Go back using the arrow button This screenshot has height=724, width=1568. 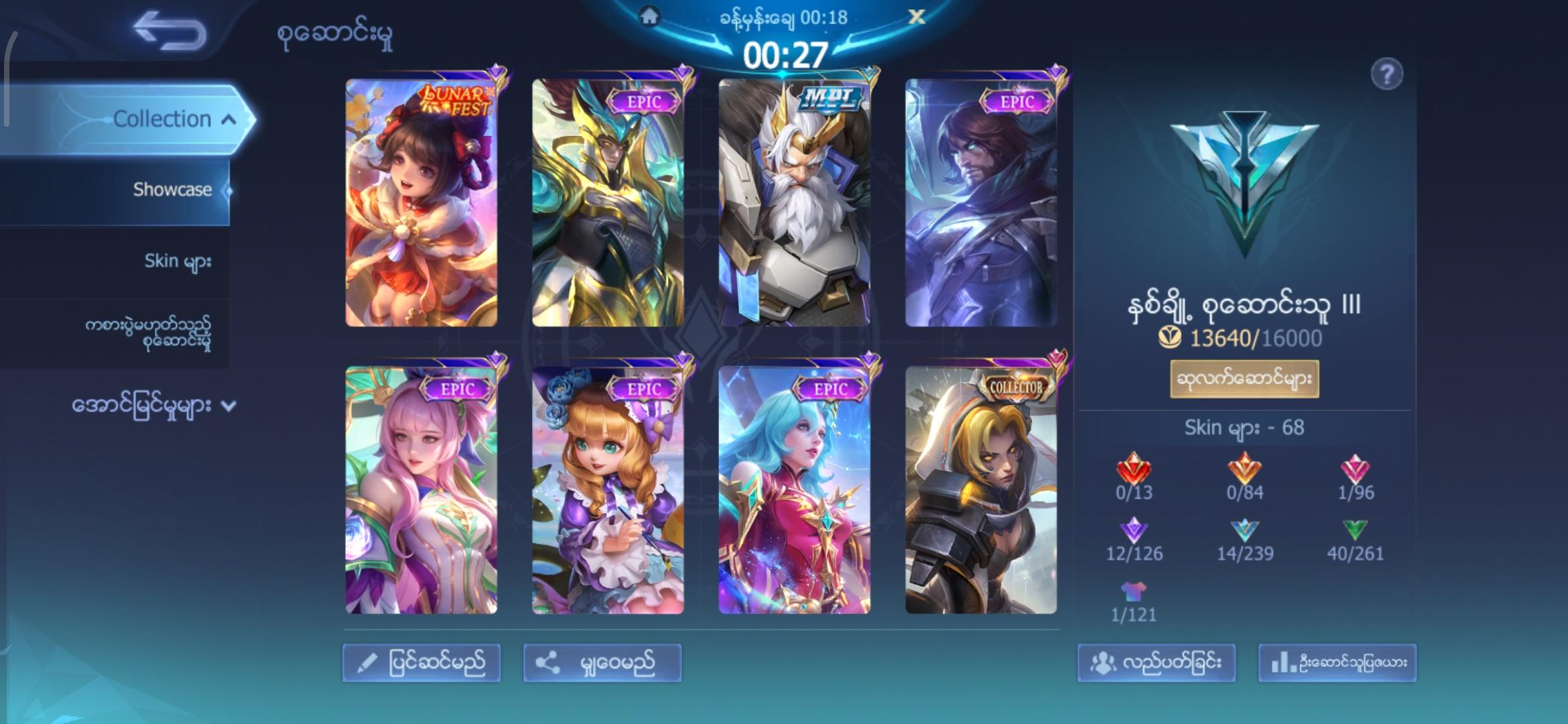tap(169, 32)
